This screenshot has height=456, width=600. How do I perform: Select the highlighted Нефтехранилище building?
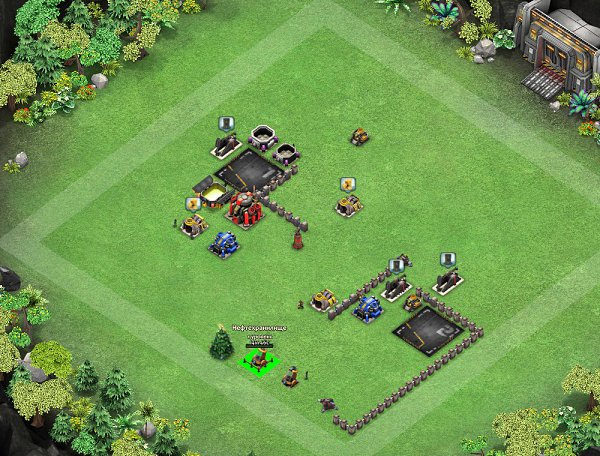click(258, 360)
